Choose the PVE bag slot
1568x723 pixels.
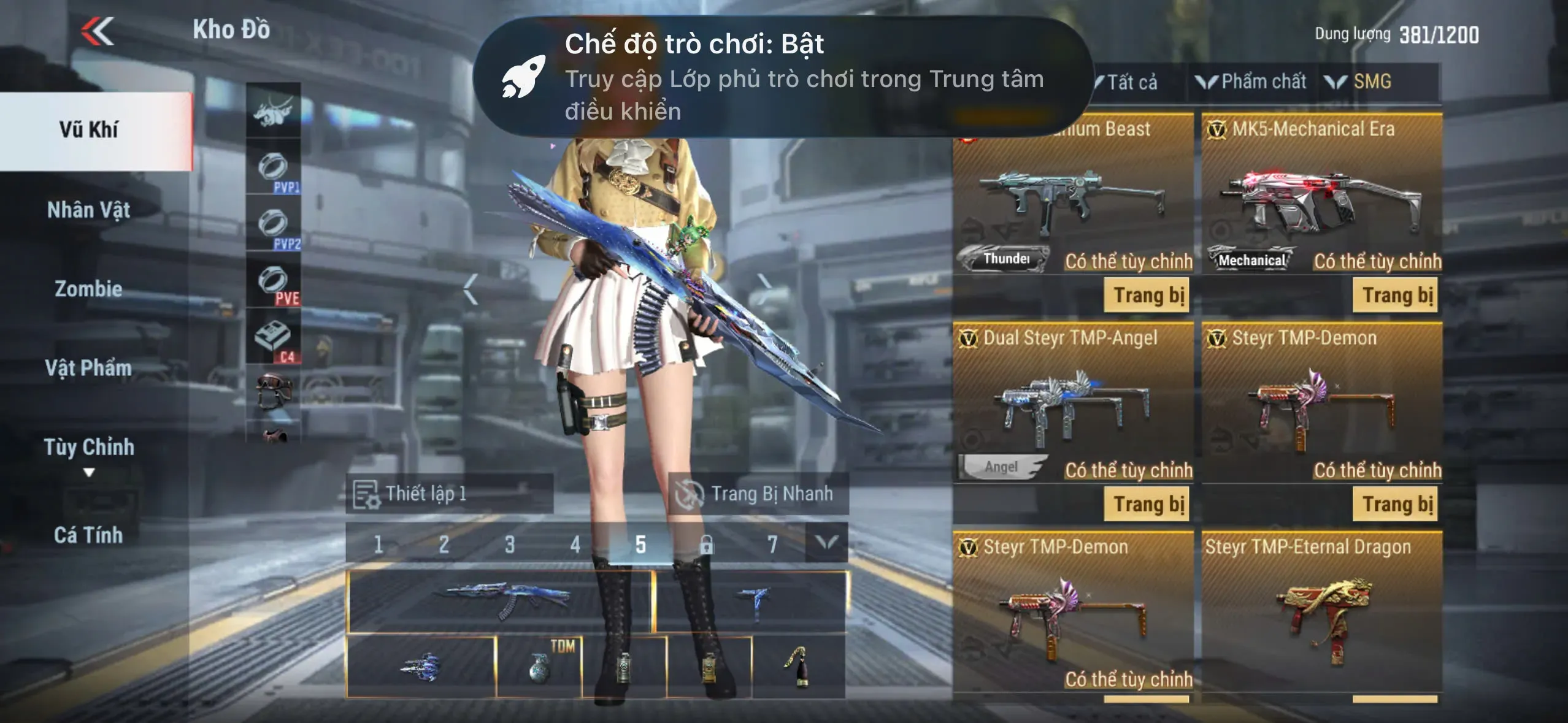(x=274, y=281)
